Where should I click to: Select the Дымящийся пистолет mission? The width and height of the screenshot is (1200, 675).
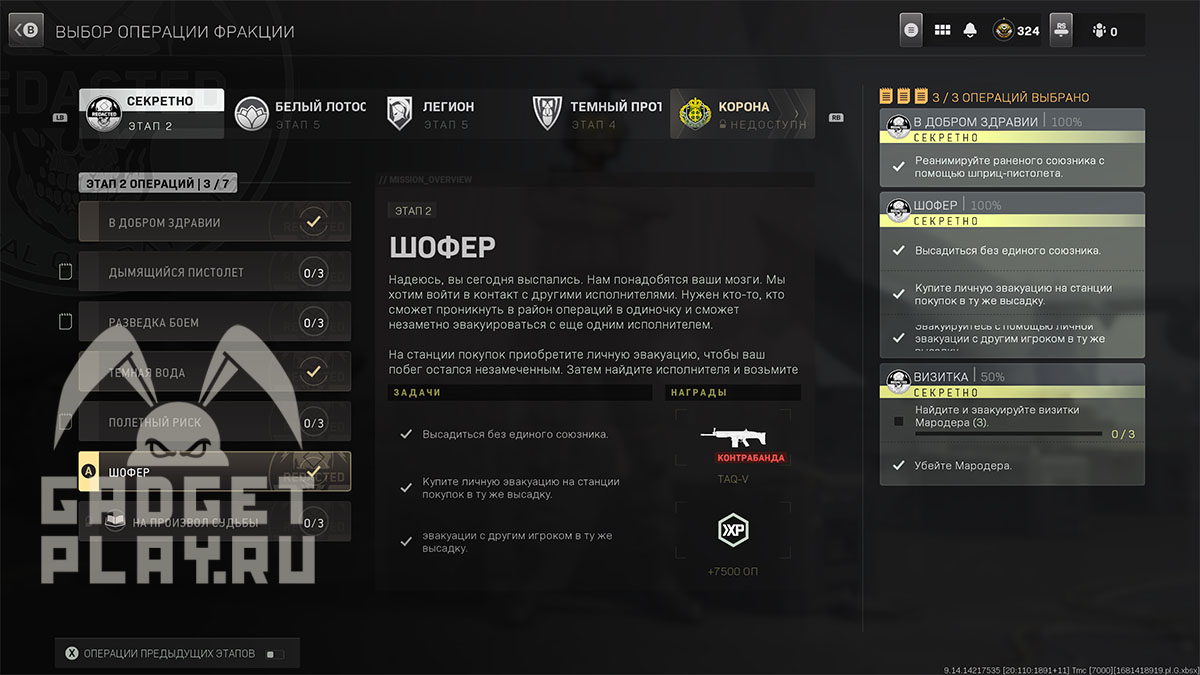click(215, 272)
